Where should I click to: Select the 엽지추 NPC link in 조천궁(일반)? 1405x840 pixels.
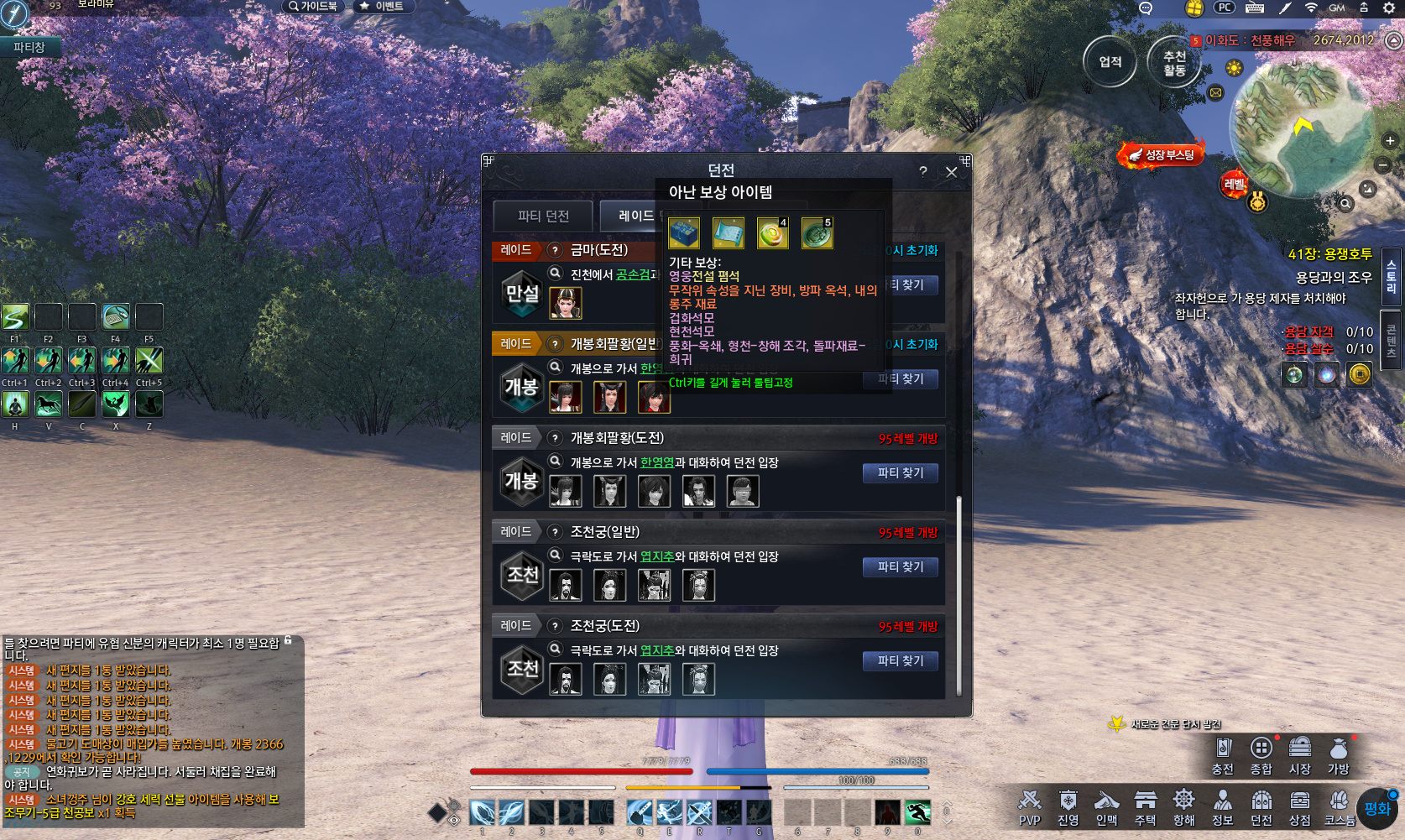(657, 557)
